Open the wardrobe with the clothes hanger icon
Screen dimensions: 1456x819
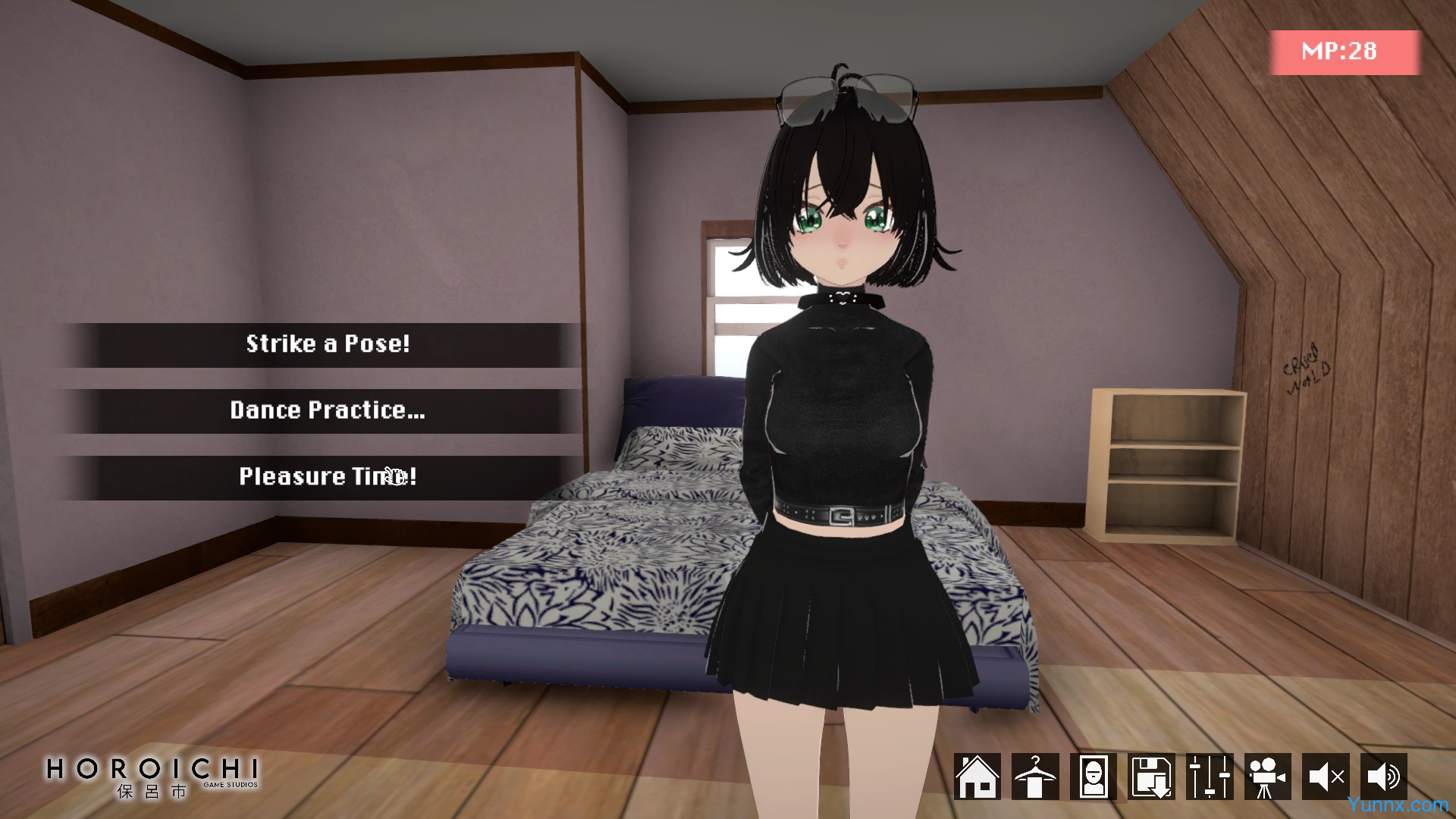pos(1035,777)
